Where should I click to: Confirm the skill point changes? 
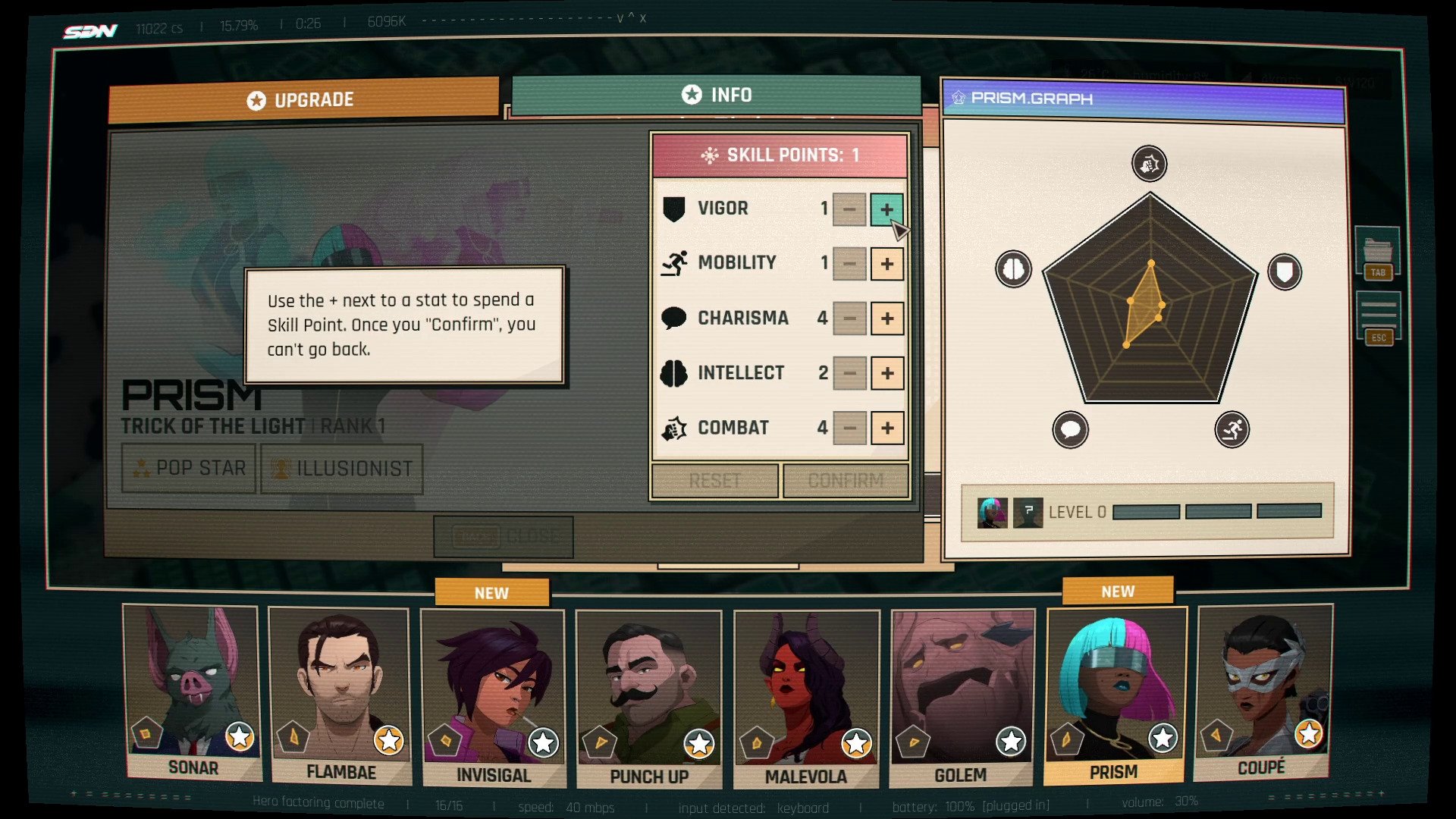pyautogui.click(x=846, y=481)
